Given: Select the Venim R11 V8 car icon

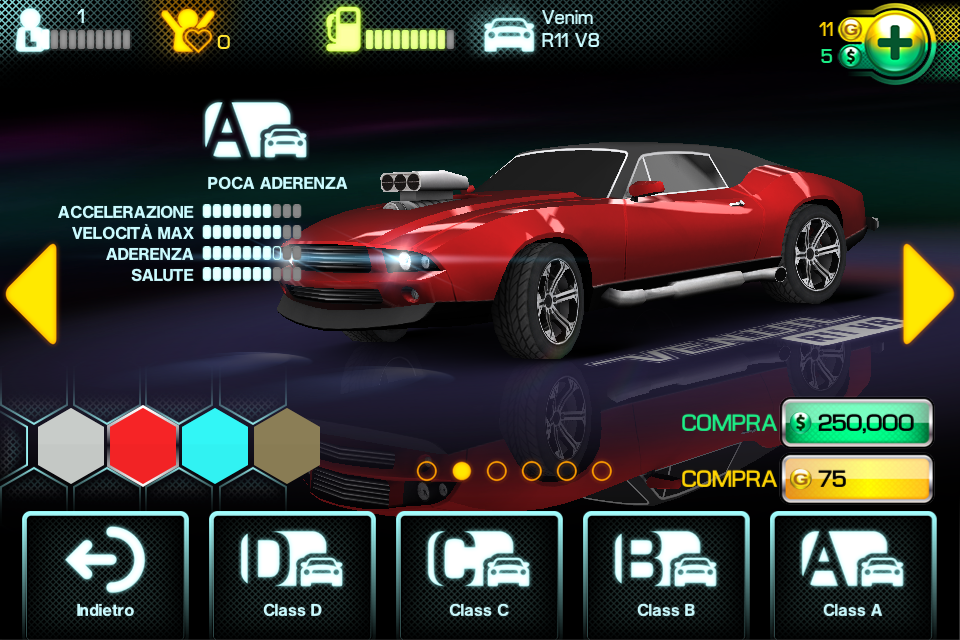Looking at the screenshot, I should (x=509, y=32).
